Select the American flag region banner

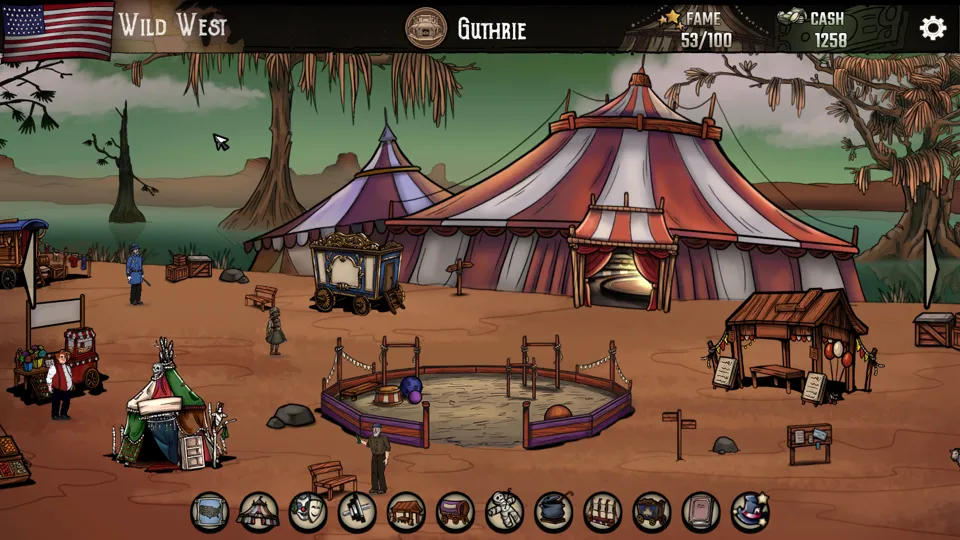click(x=59, y=28)
